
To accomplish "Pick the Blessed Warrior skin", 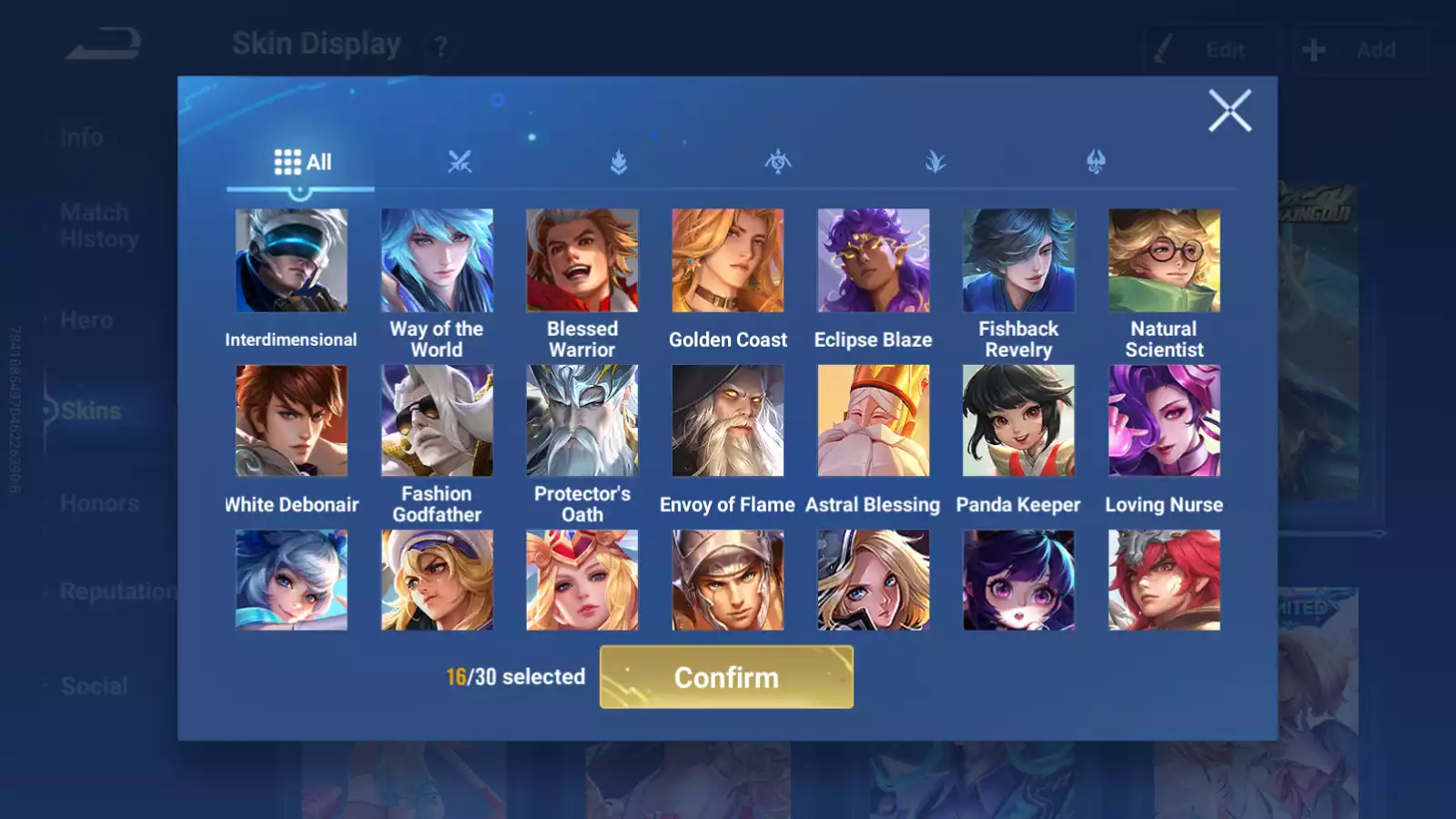I will point(582,261).
